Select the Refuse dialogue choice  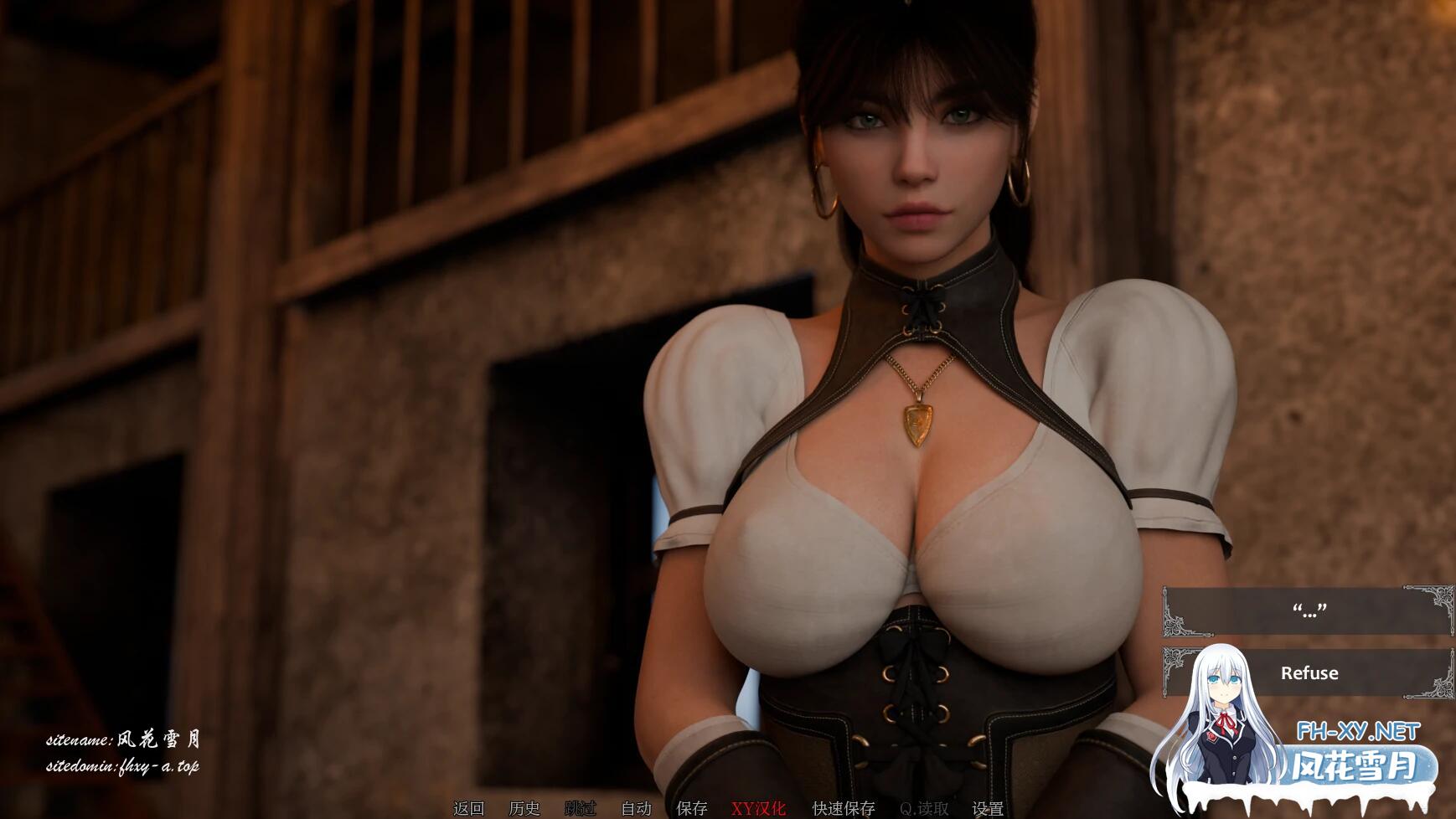[1309, 672]
